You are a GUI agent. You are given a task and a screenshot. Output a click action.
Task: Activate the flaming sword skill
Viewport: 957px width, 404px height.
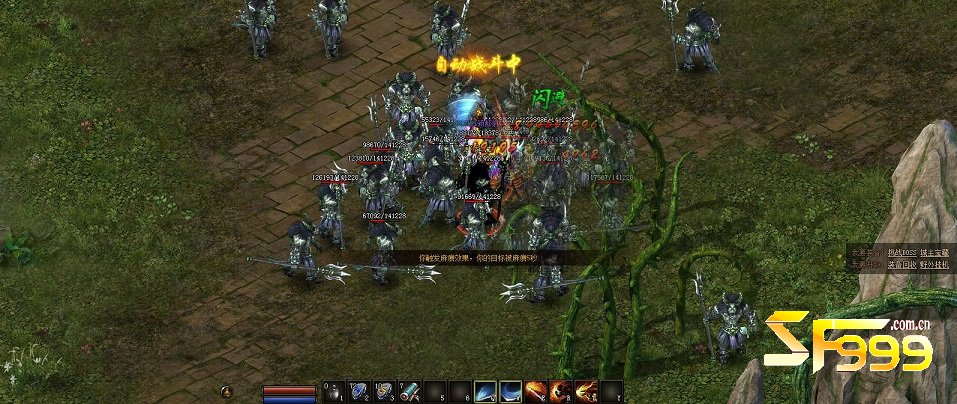tap(536, 391)
